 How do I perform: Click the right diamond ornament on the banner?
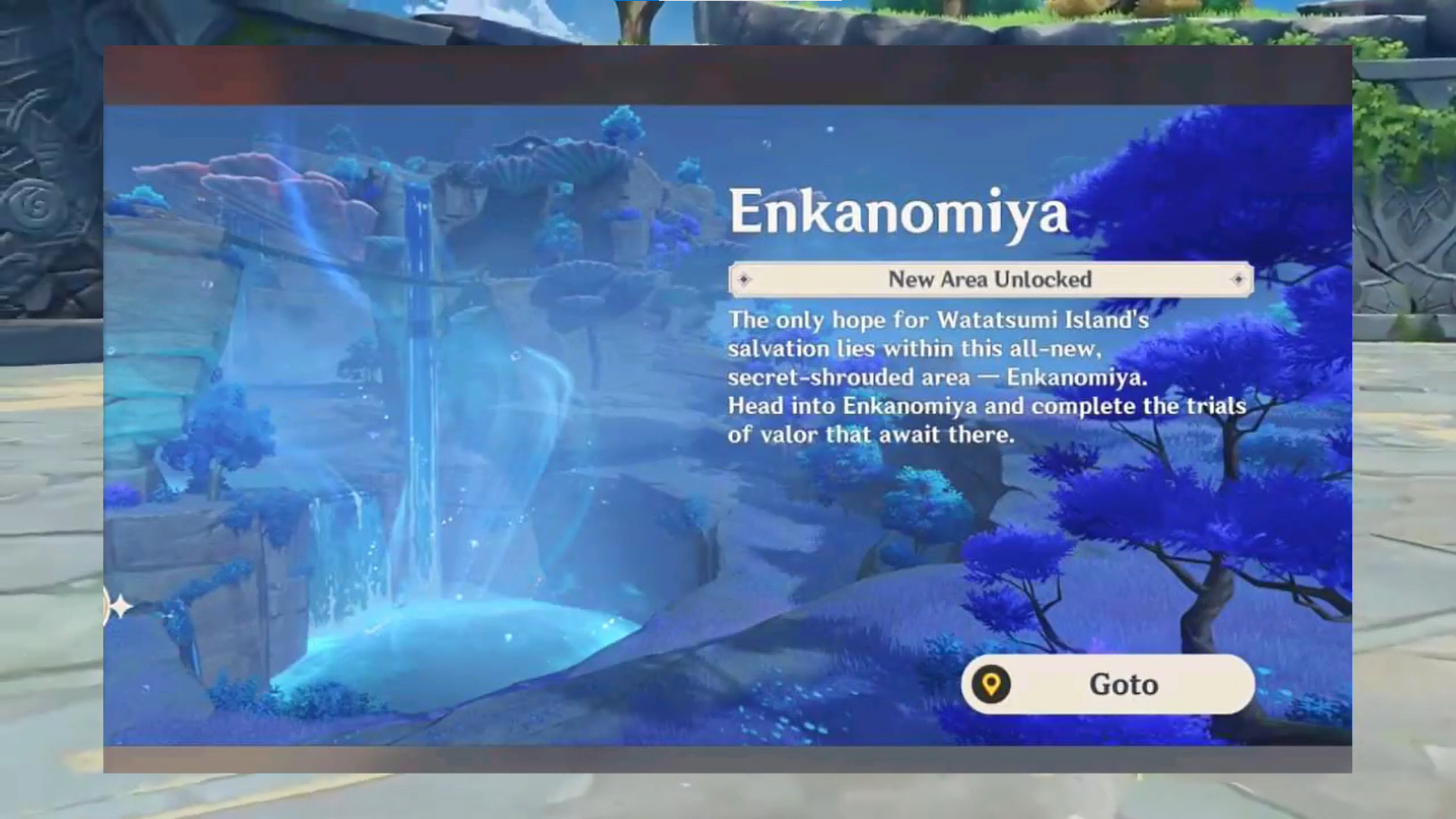click(x=1238, y=280)
